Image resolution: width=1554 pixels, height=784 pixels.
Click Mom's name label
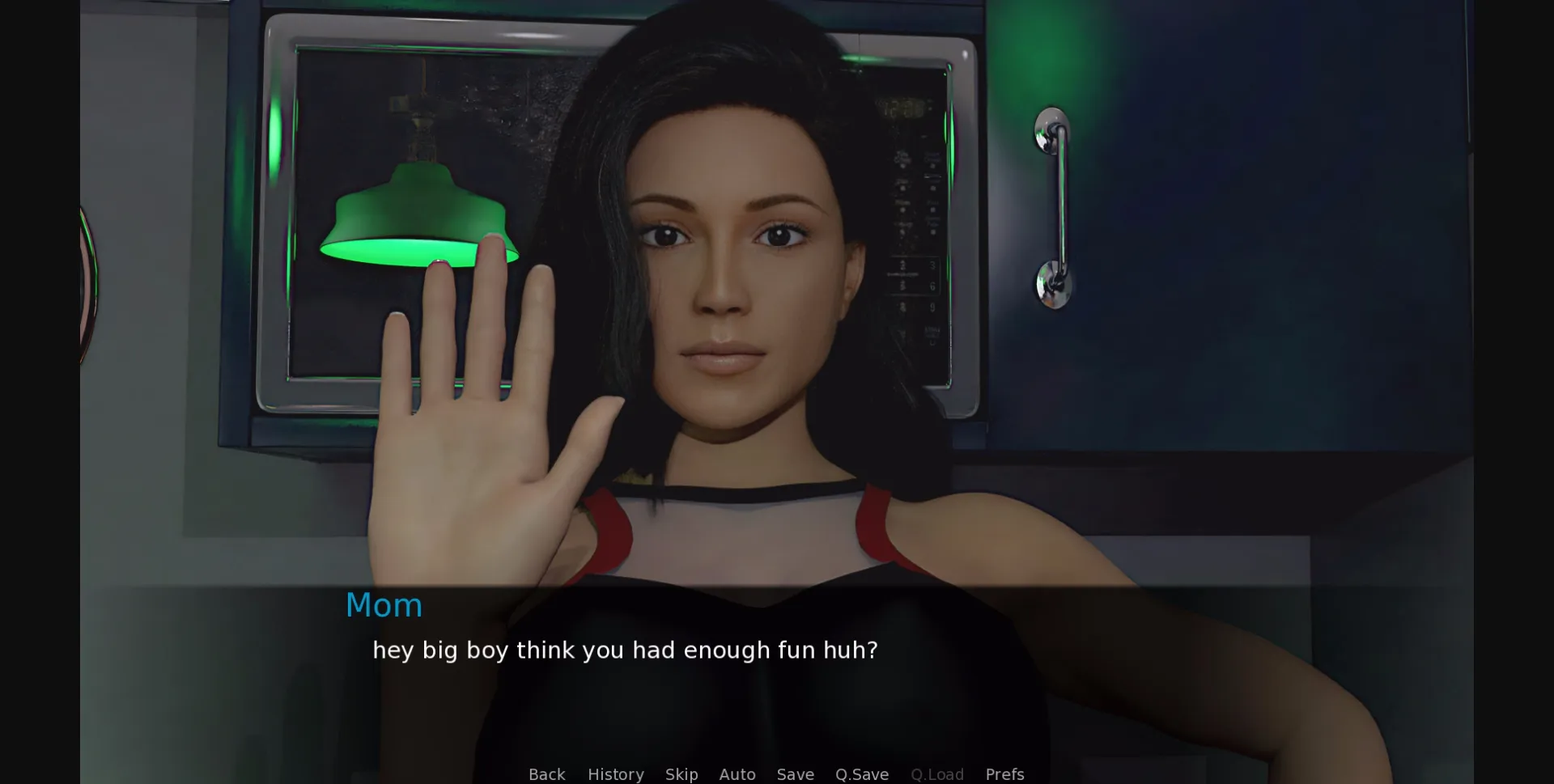384,604
